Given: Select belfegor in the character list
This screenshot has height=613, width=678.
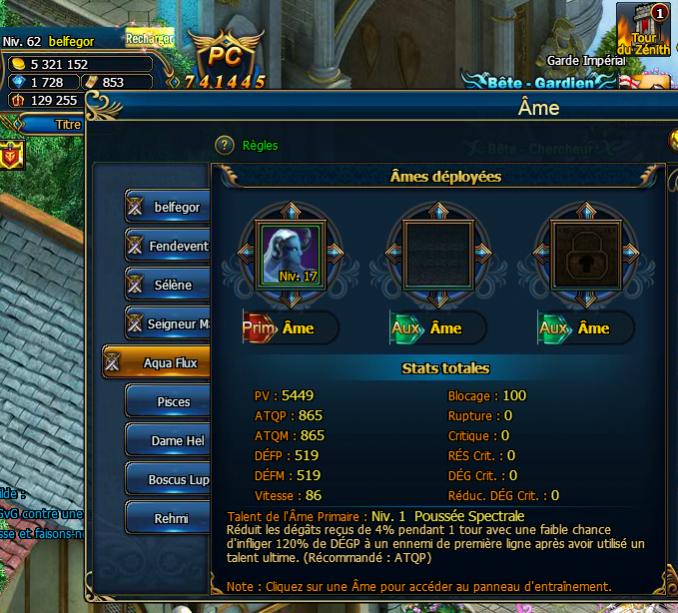Looking at the screenshot, I should pyautogui.click(x=167, y=207).
